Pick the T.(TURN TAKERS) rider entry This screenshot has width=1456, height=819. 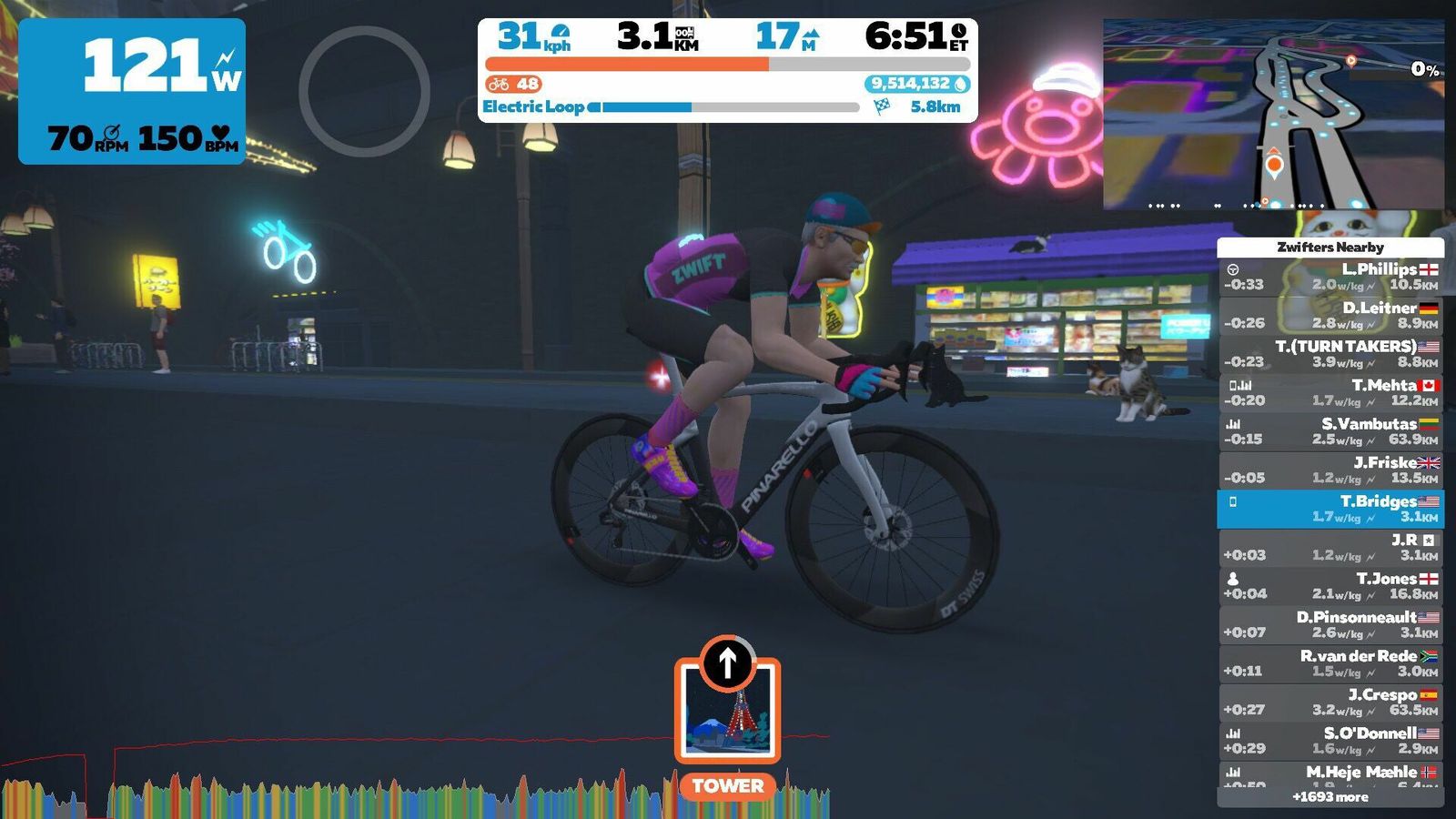(x=1330, y=354)
